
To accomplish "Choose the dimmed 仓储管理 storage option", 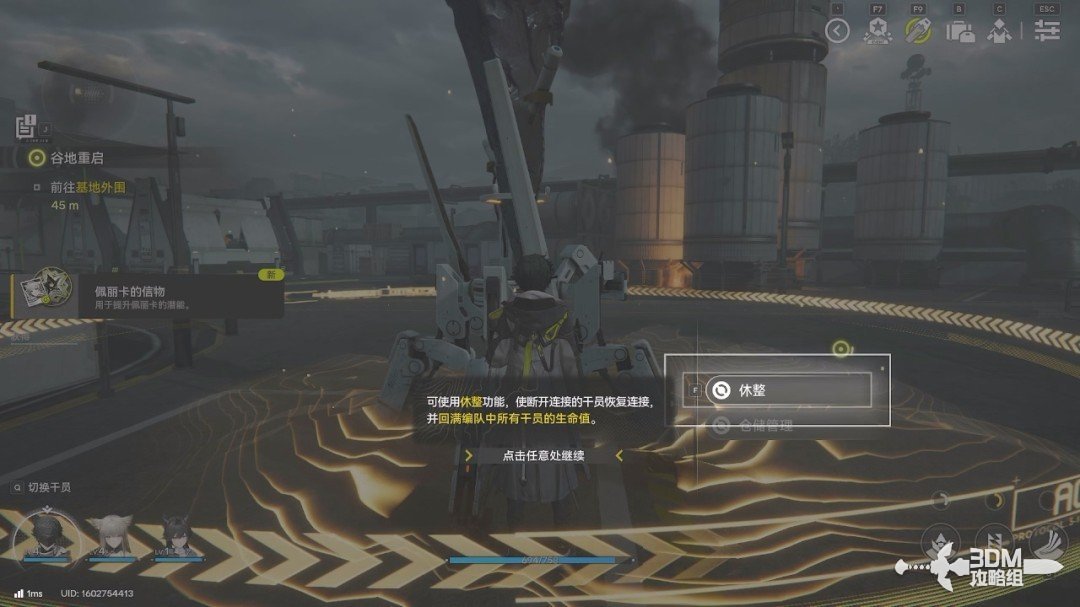I will (x=766, y=426).
